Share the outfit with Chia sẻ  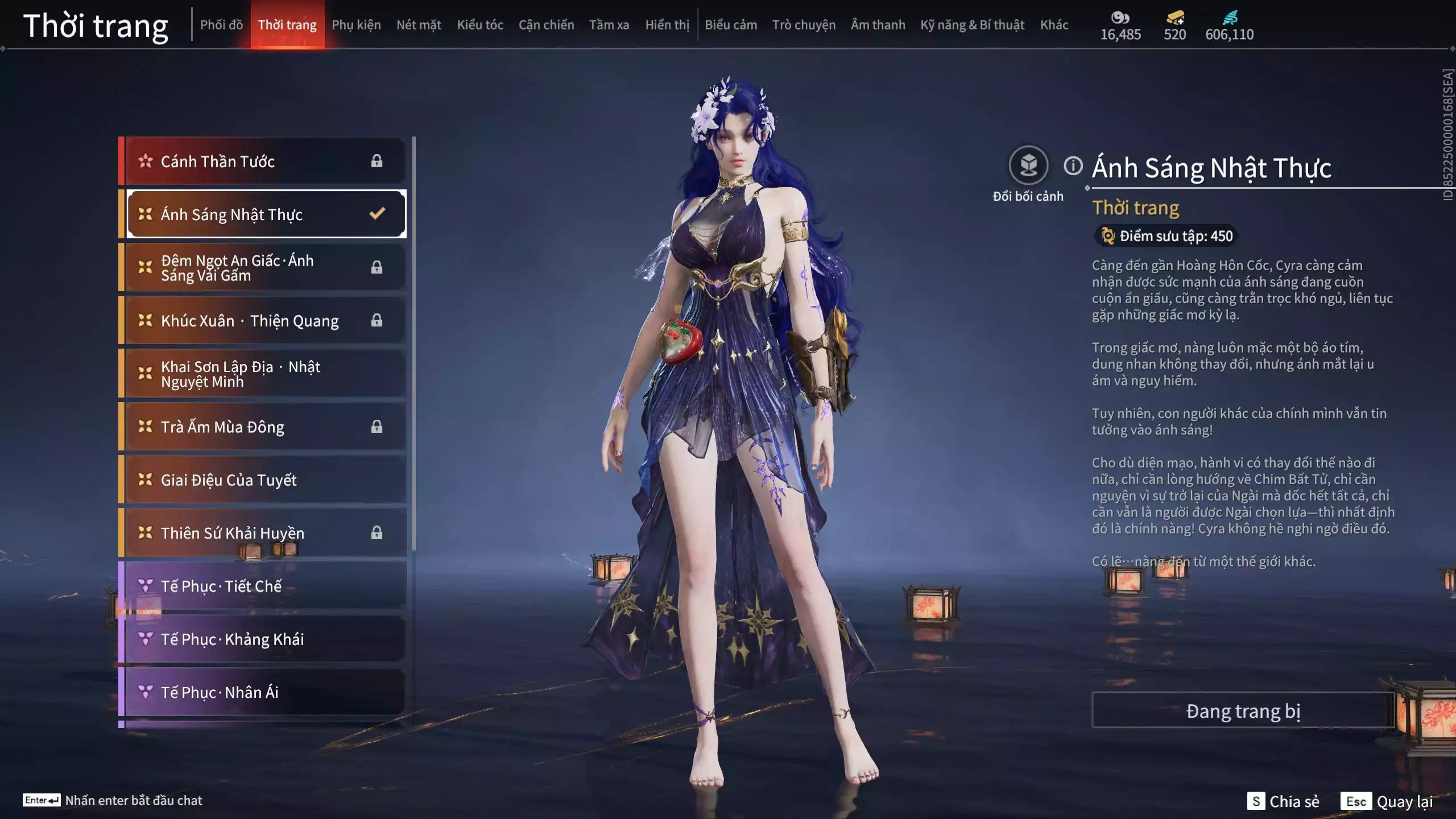[1283, 801]
